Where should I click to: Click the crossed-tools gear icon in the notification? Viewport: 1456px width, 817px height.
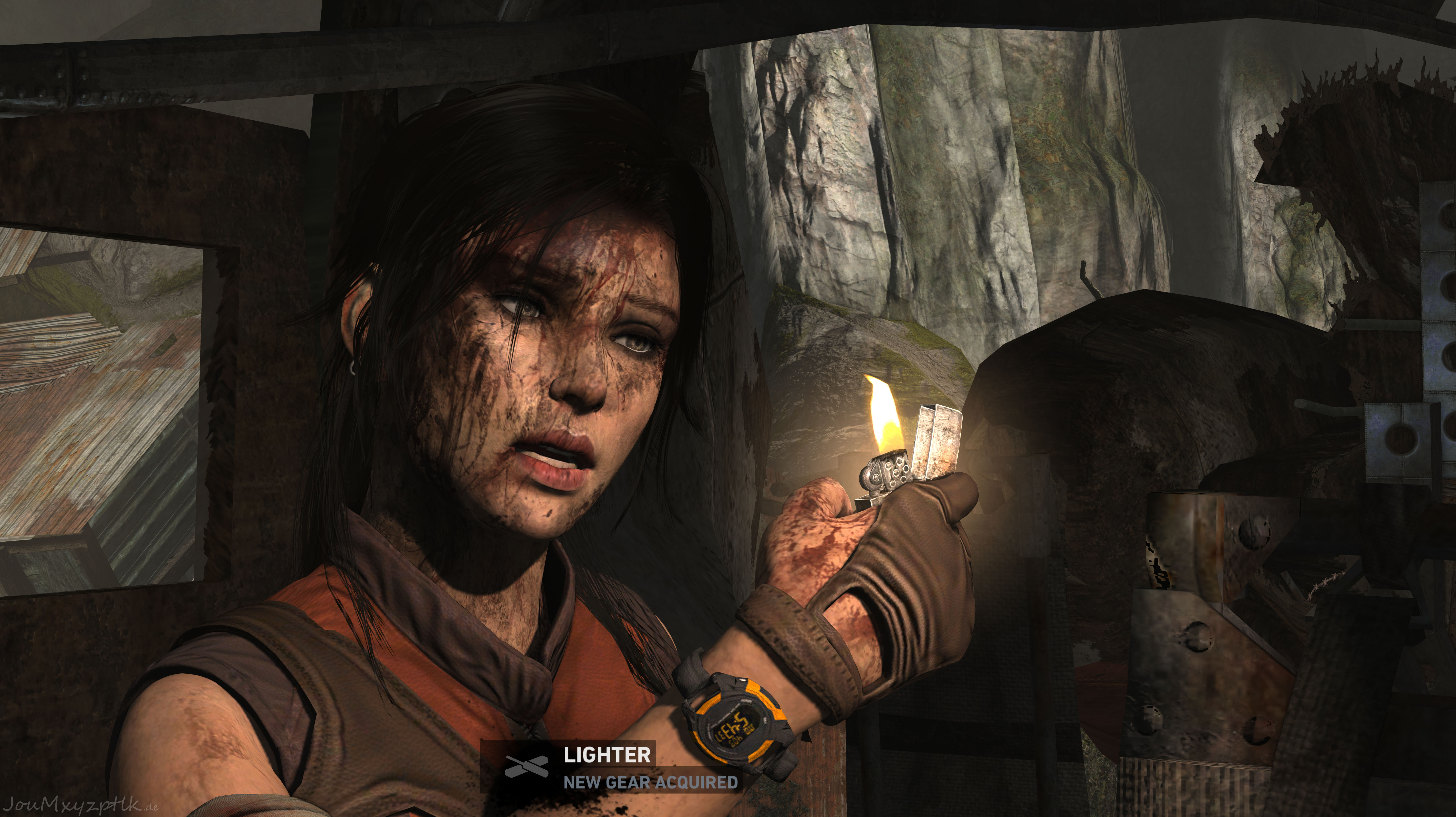point(526,767)
